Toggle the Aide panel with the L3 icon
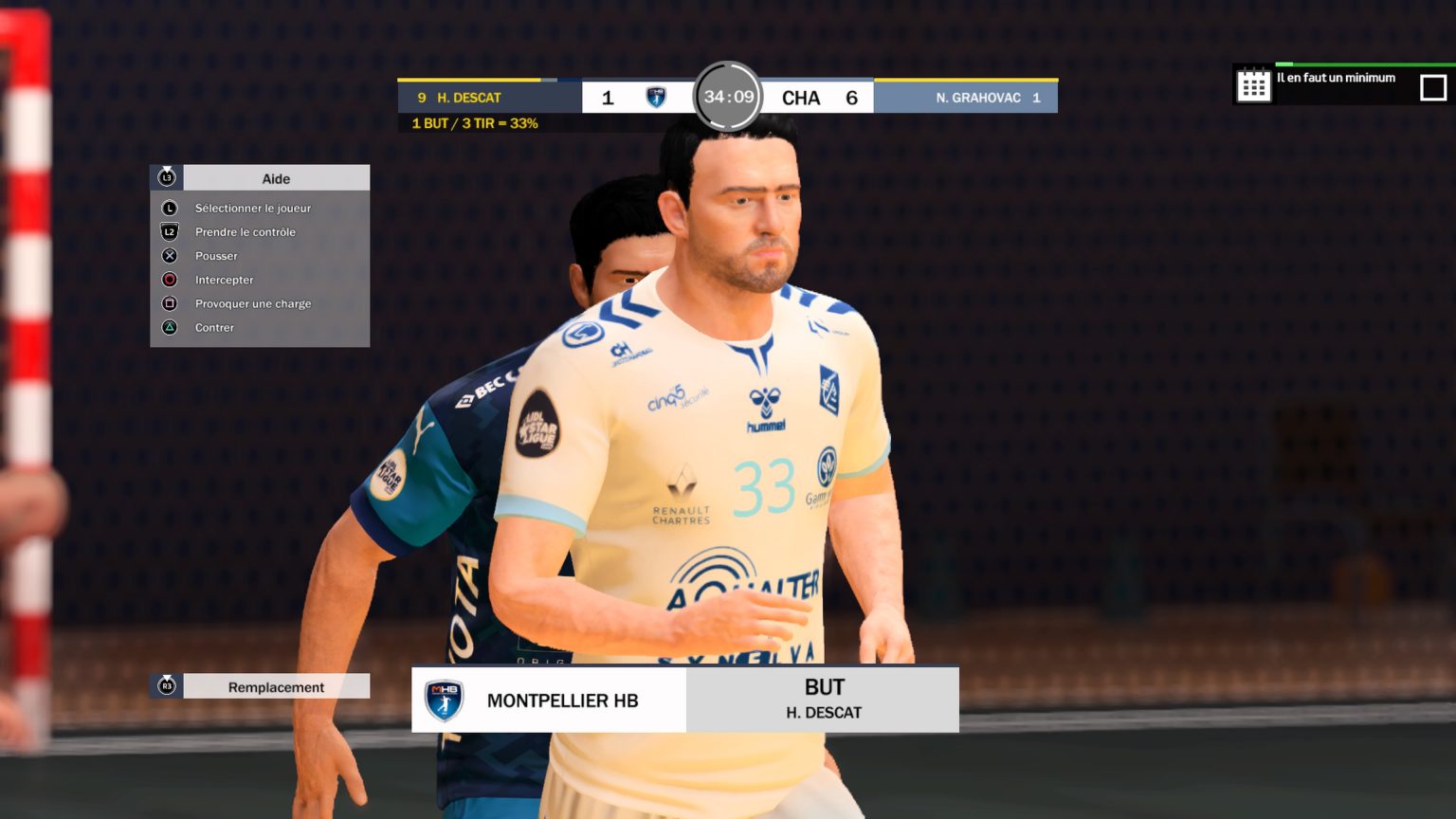The image size is (1456, 819). point(166,177)
